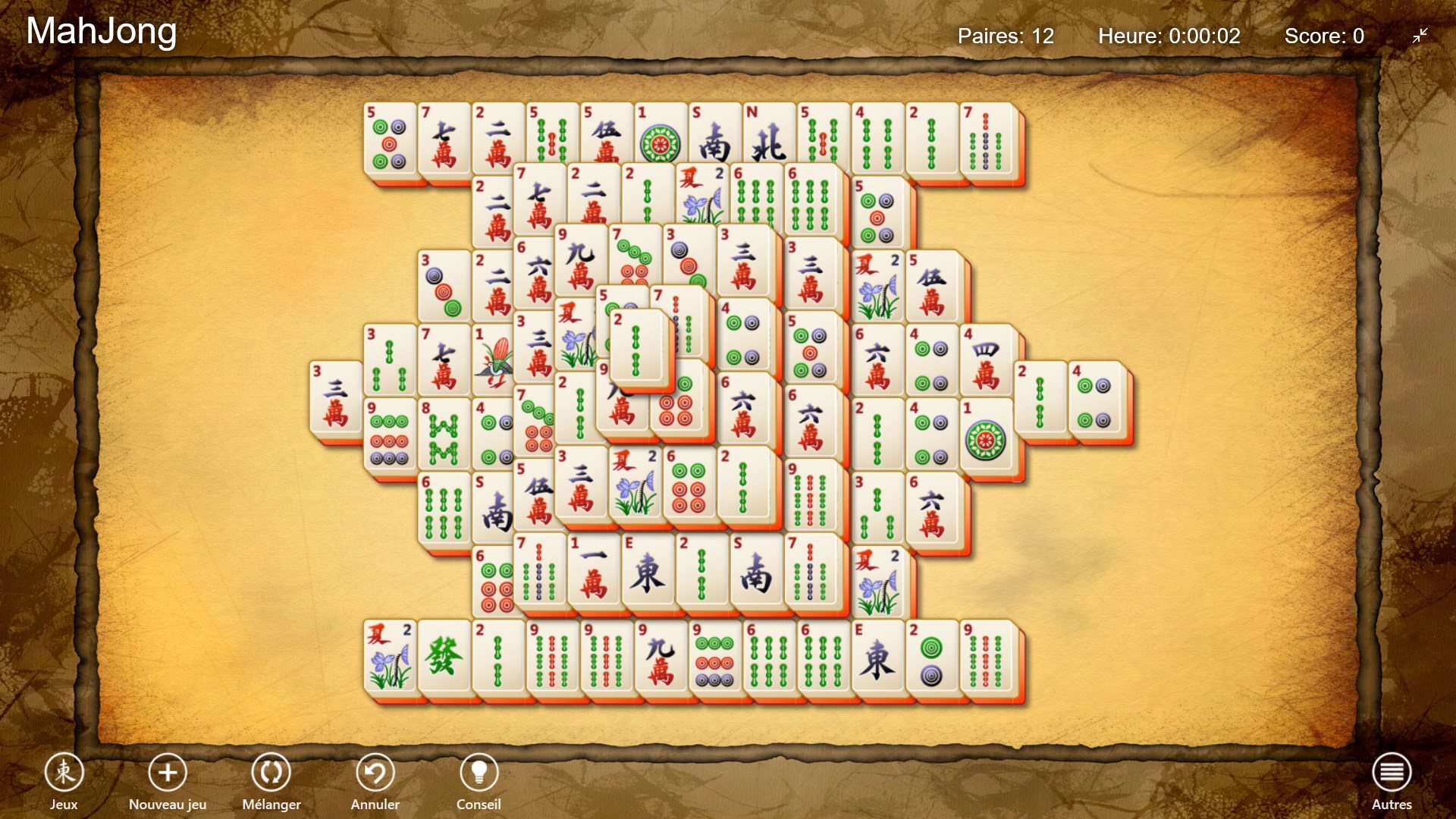Viewport: 1456px width, 819px height.
Task: Select the raised 1 bamboo tile in the center
Action: tap(635, 349)
